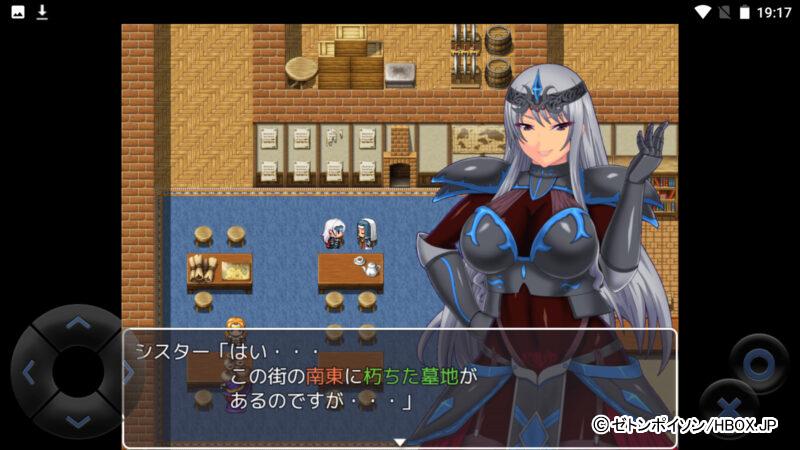Tap the d-pad right arrow
This screenshot has width=800, height=450.
(127, 372)
